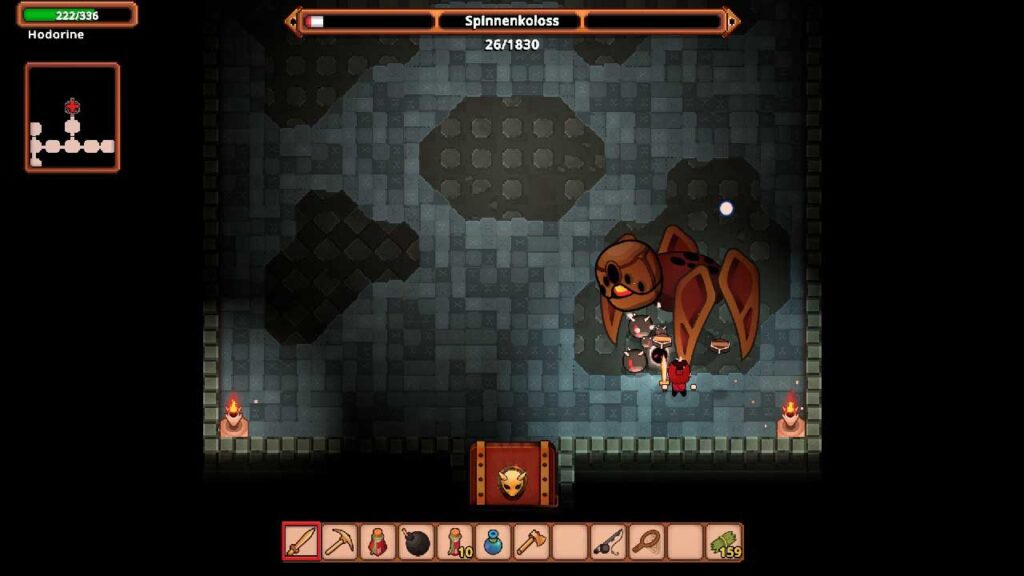Open the dungeon minimap
The height and width of the screenshot is (576, 1024).
click(72, 117)
